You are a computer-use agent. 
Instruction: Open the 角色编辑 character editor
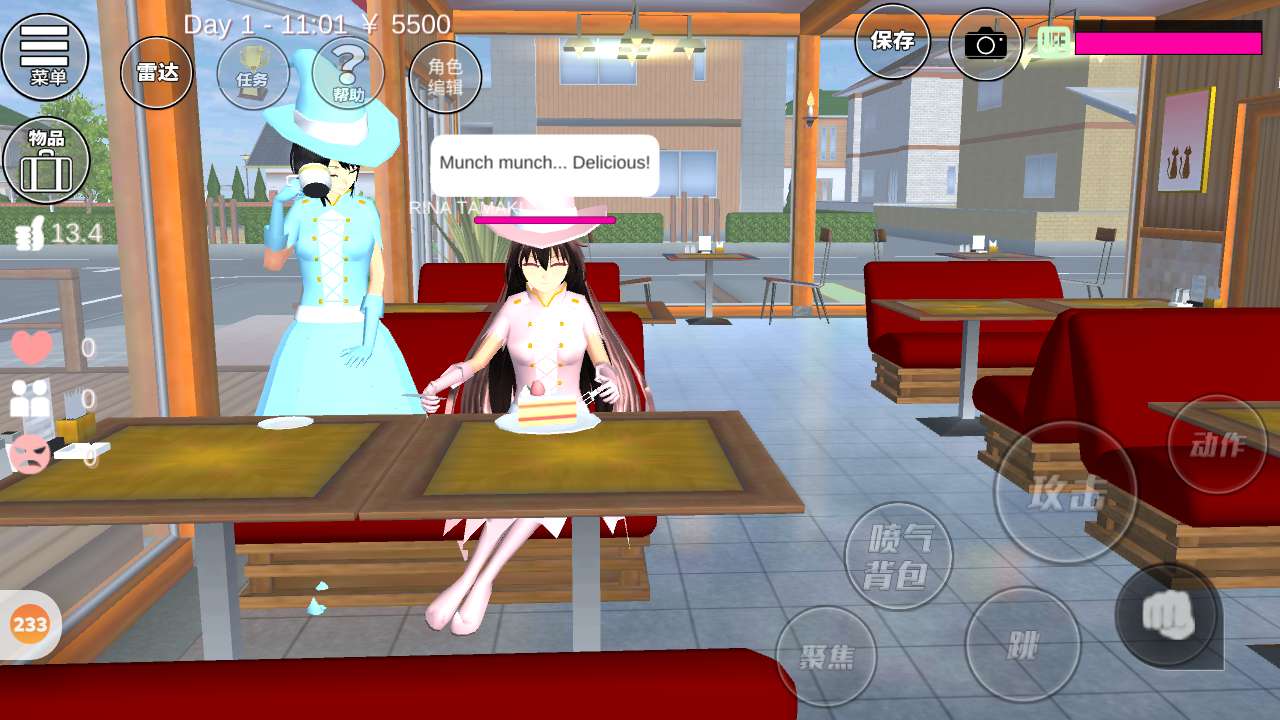pos(445,77)
